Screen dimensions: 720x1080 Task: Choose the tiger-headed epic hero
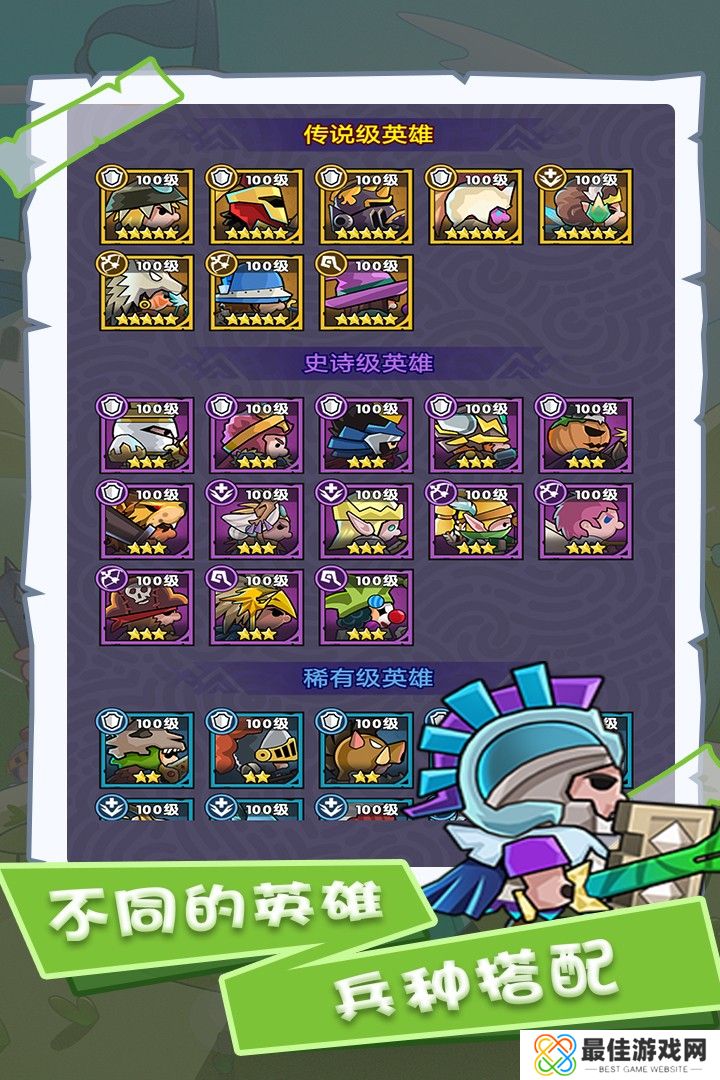146,521
